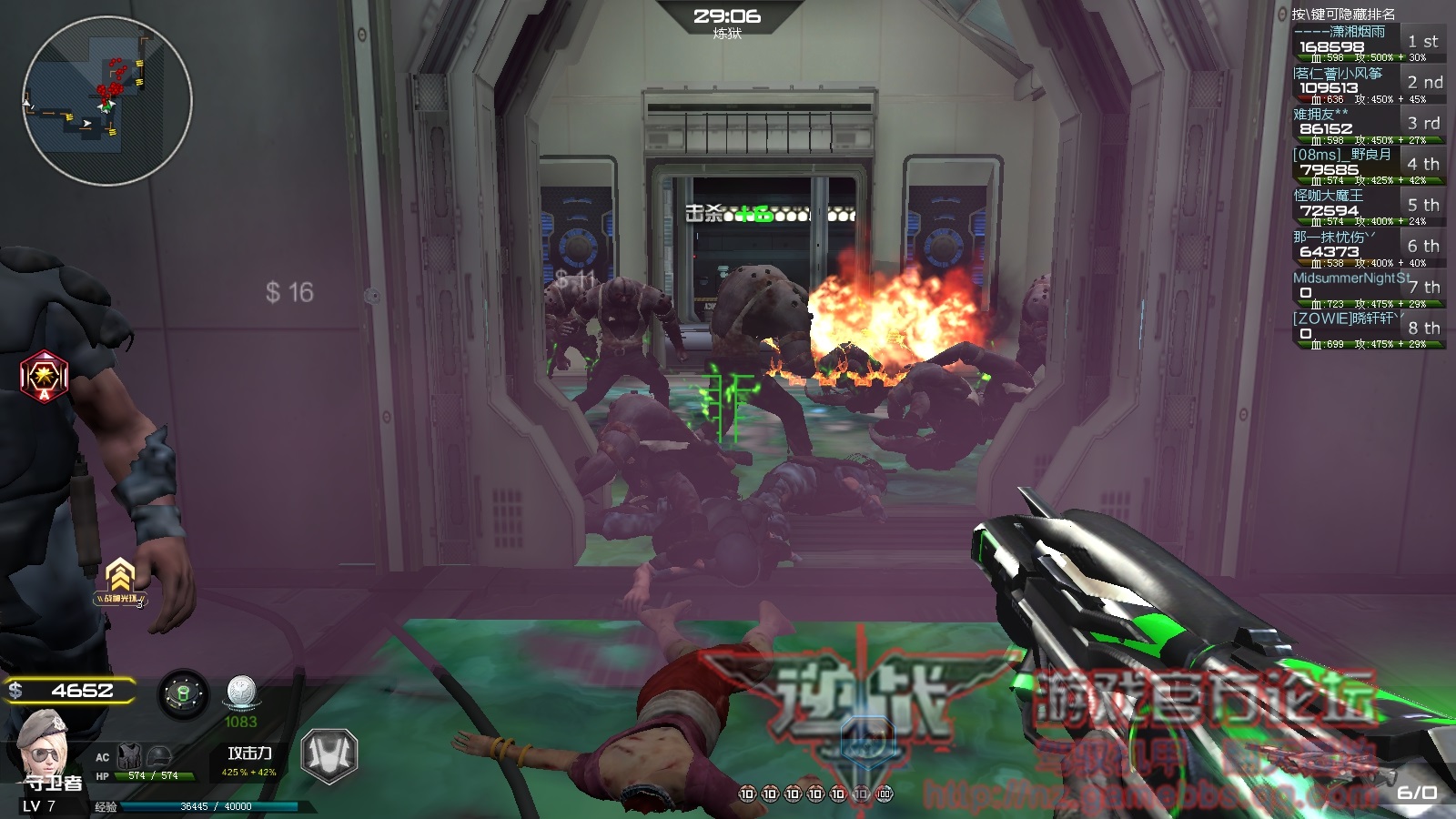This screenshot has height=819, width=1456.
Task: Select the 1st place leaderboard row
Action: click(1367, 44)
